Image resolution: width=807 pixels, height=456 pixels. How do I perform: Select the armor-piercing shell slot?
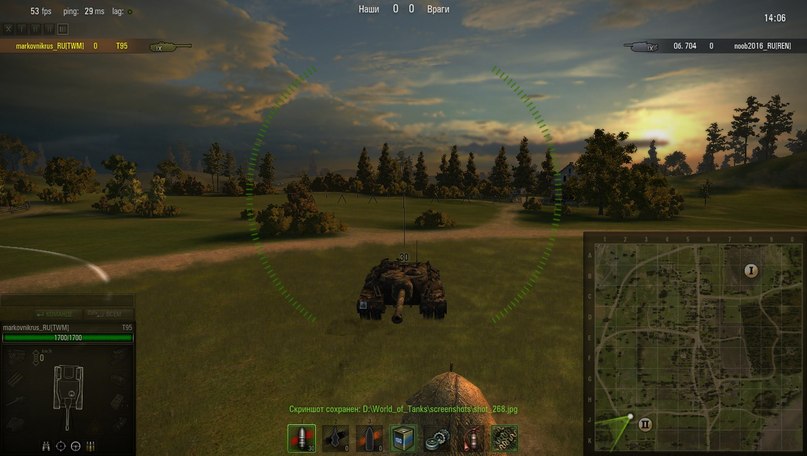302,438
